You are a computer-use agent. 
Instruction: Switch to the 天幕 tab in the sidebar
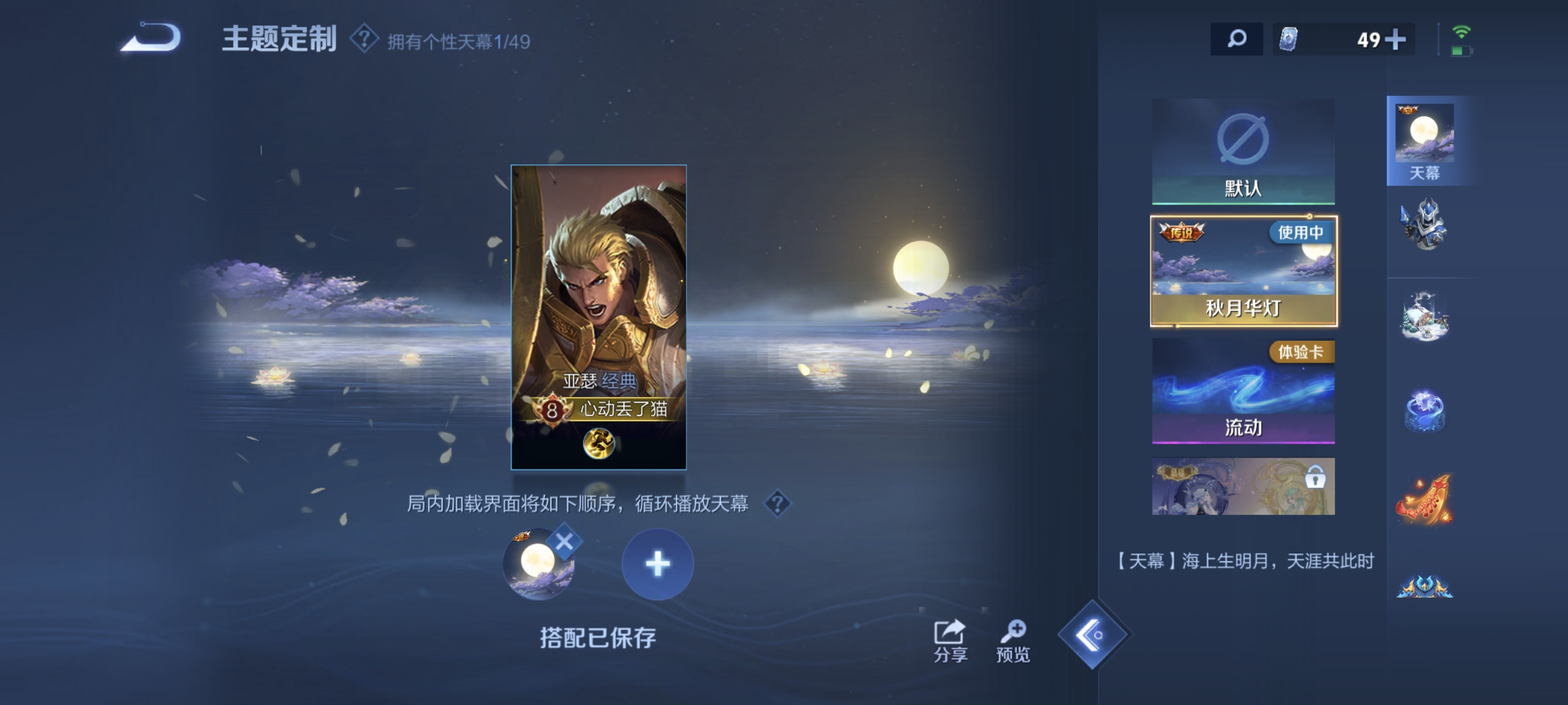[1428, 139]
